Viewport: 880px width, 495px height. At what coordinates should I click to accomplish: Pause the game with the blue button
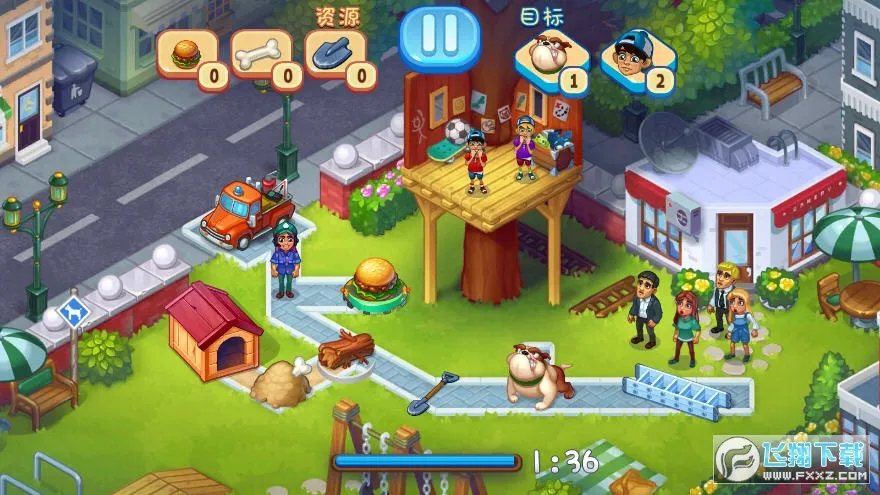tap(439, 37)
